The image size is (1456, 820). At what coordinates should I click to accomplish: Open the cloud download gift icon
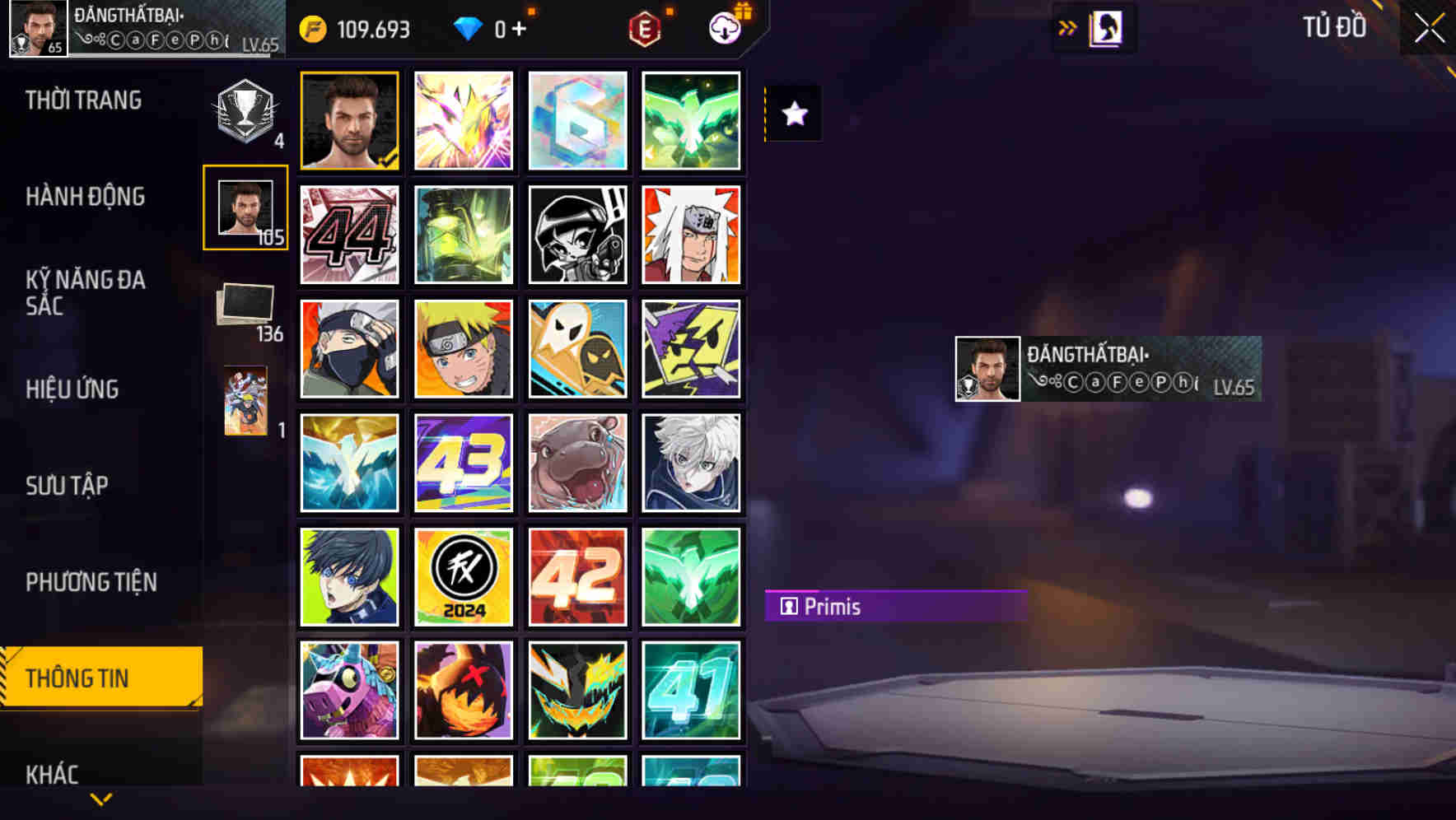pyautogui.click(x=723, y=27)
